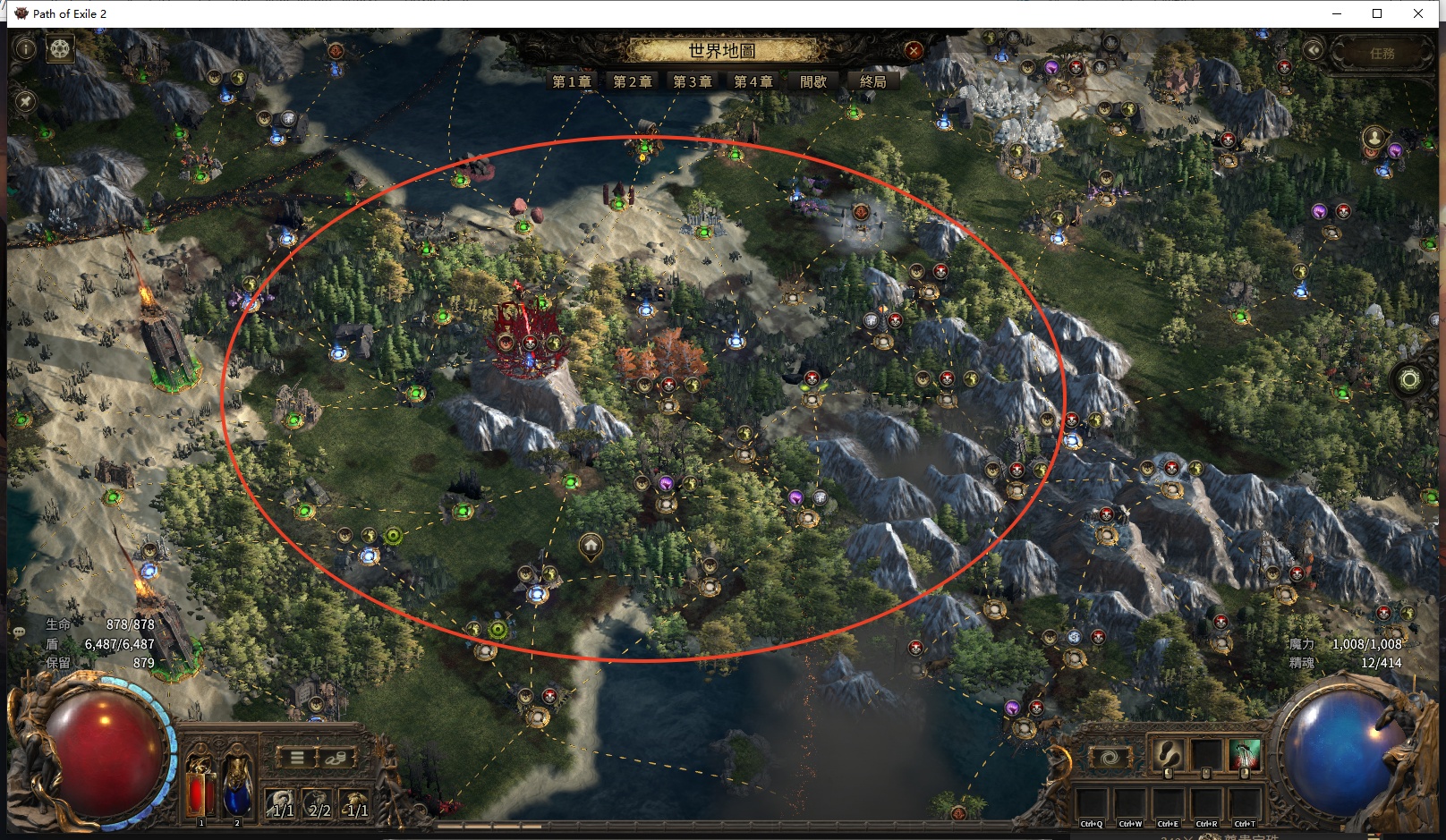
Task: Activate the footprints skill slot
Action: tap(1167, 757)
